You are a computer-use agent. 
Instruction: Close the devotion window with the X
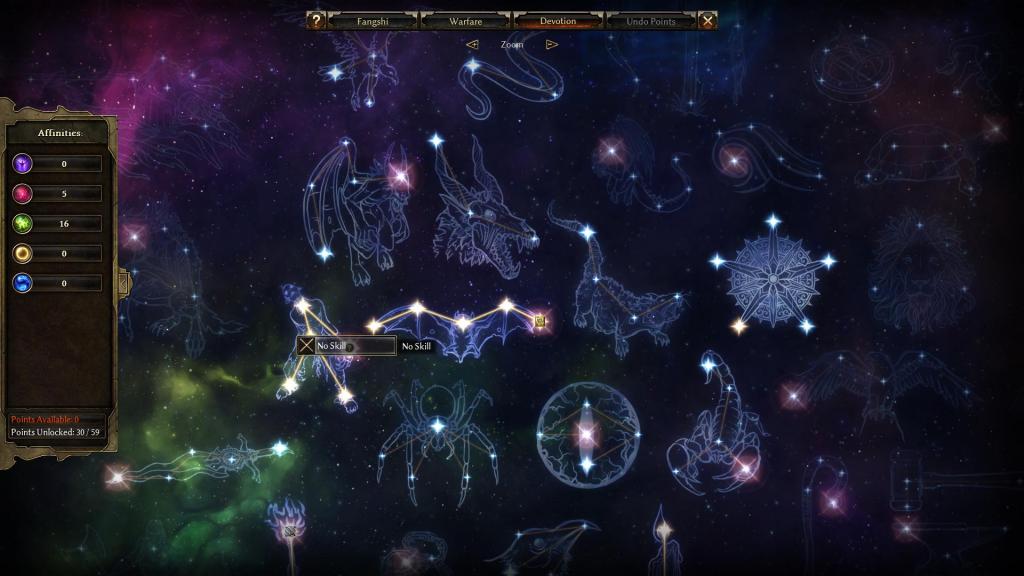707,21
